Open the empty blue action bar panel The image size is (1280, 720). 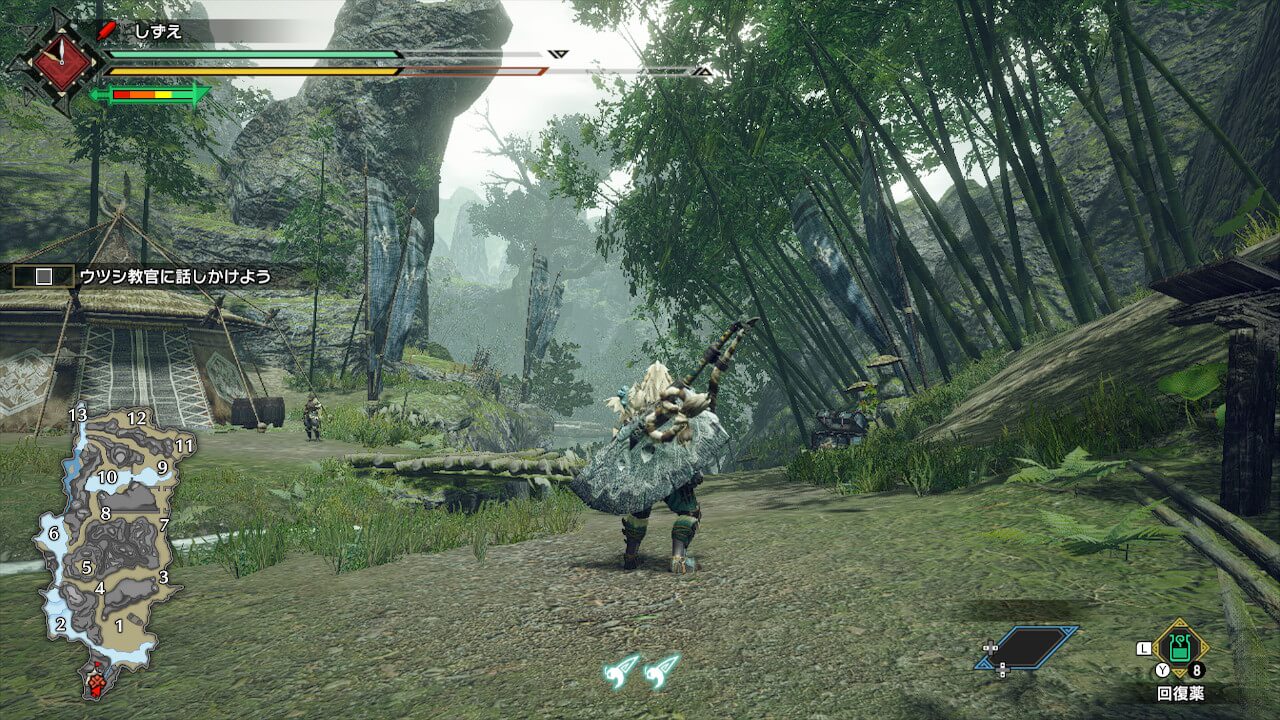(x=1028, y=647)
